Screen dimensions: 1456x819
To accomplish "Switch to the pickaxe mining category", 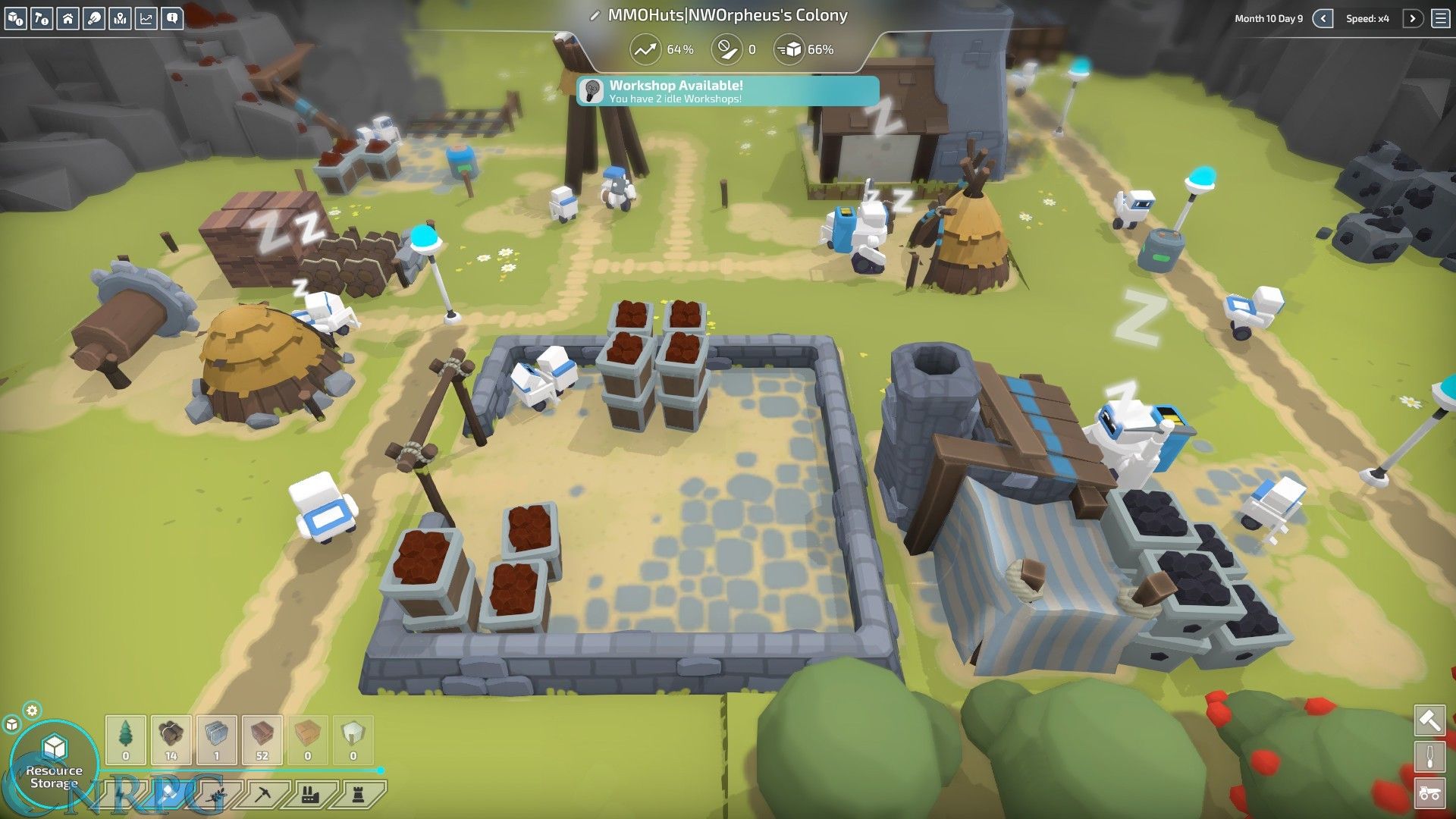I will tap(263, 795).
